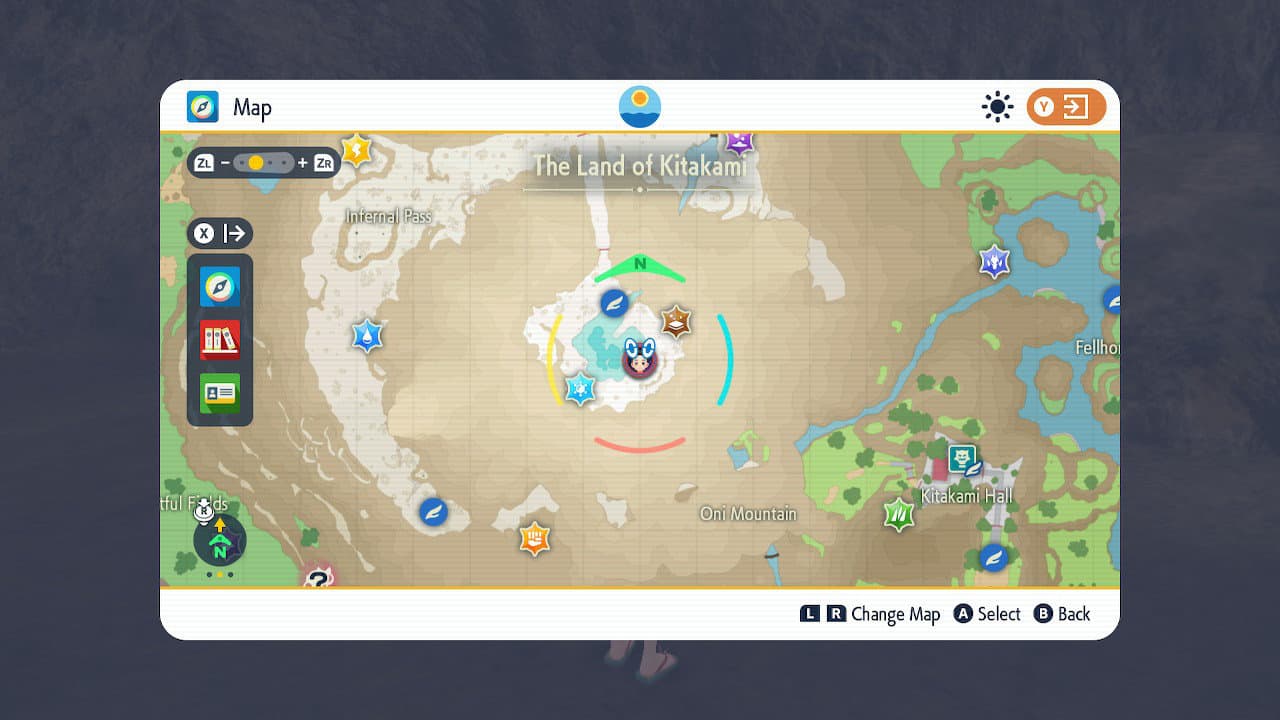Select the blue Map compass icon in sidebar
This screenshot has width=1280, height=720.
219,287
